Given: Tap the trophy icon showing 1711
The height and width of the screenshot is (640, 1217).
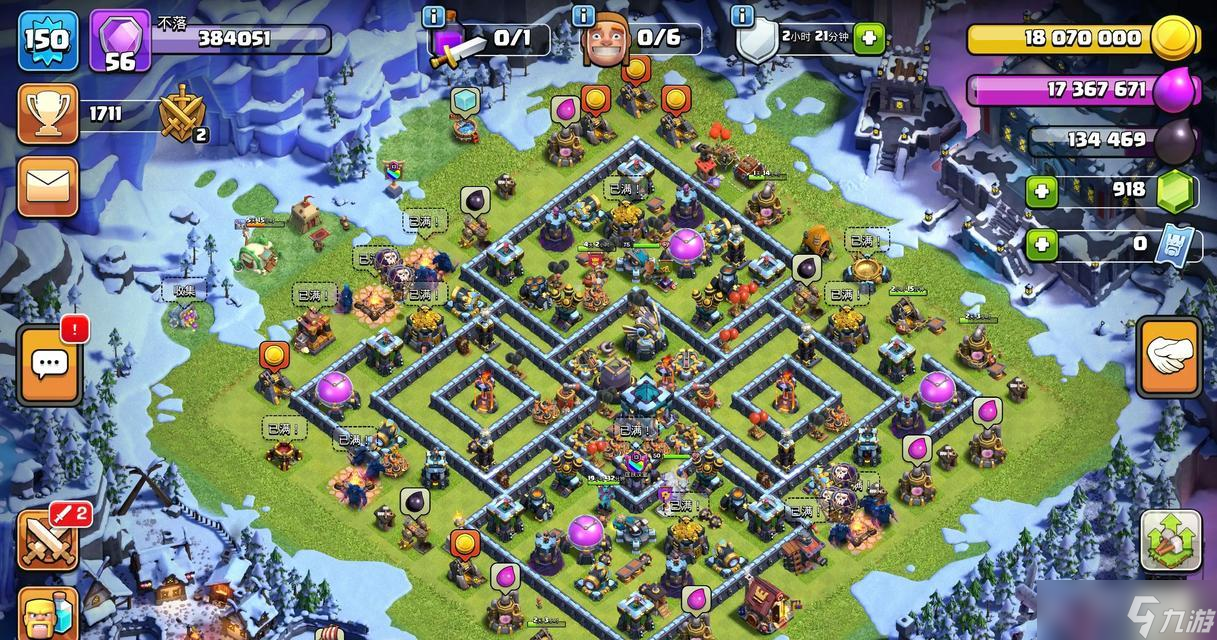Looking at the screenshot, I should click(x=47, y=114).
